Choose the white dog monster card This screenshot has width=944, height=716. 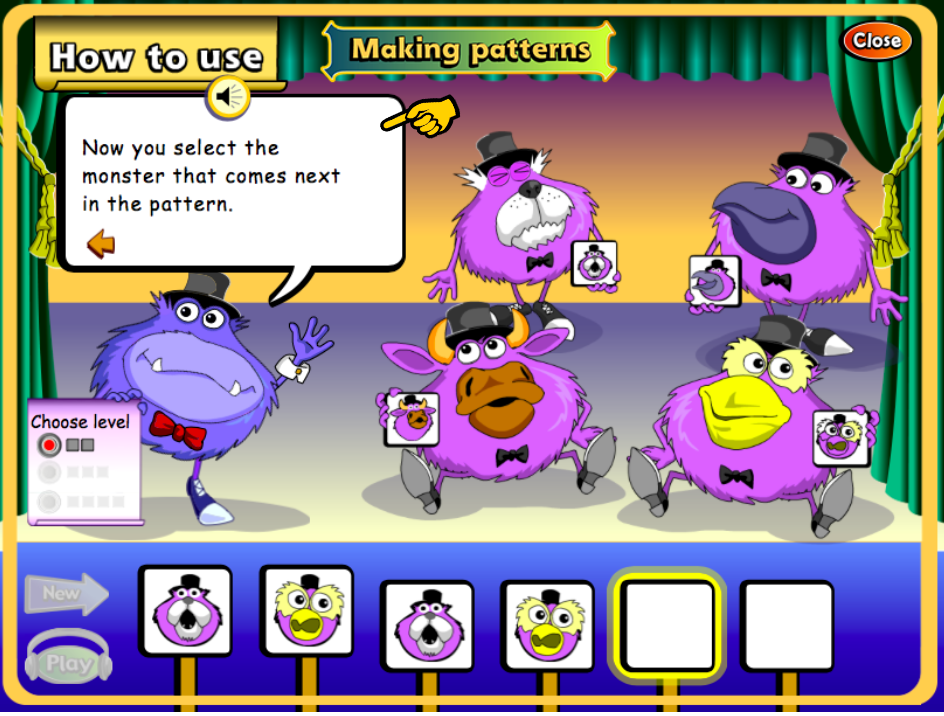tap(594, 264)
